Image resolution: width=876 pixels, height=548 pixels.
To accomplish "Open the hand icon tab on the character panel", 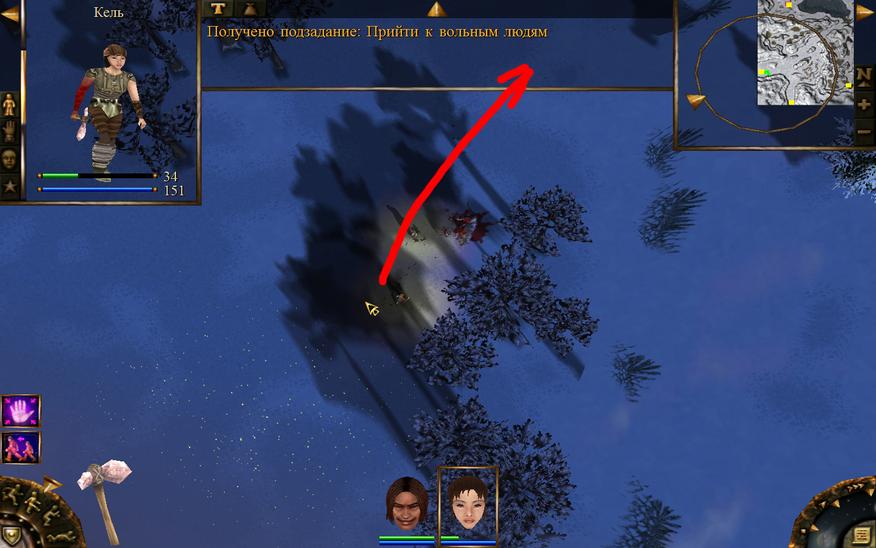I will coord(9,130).
